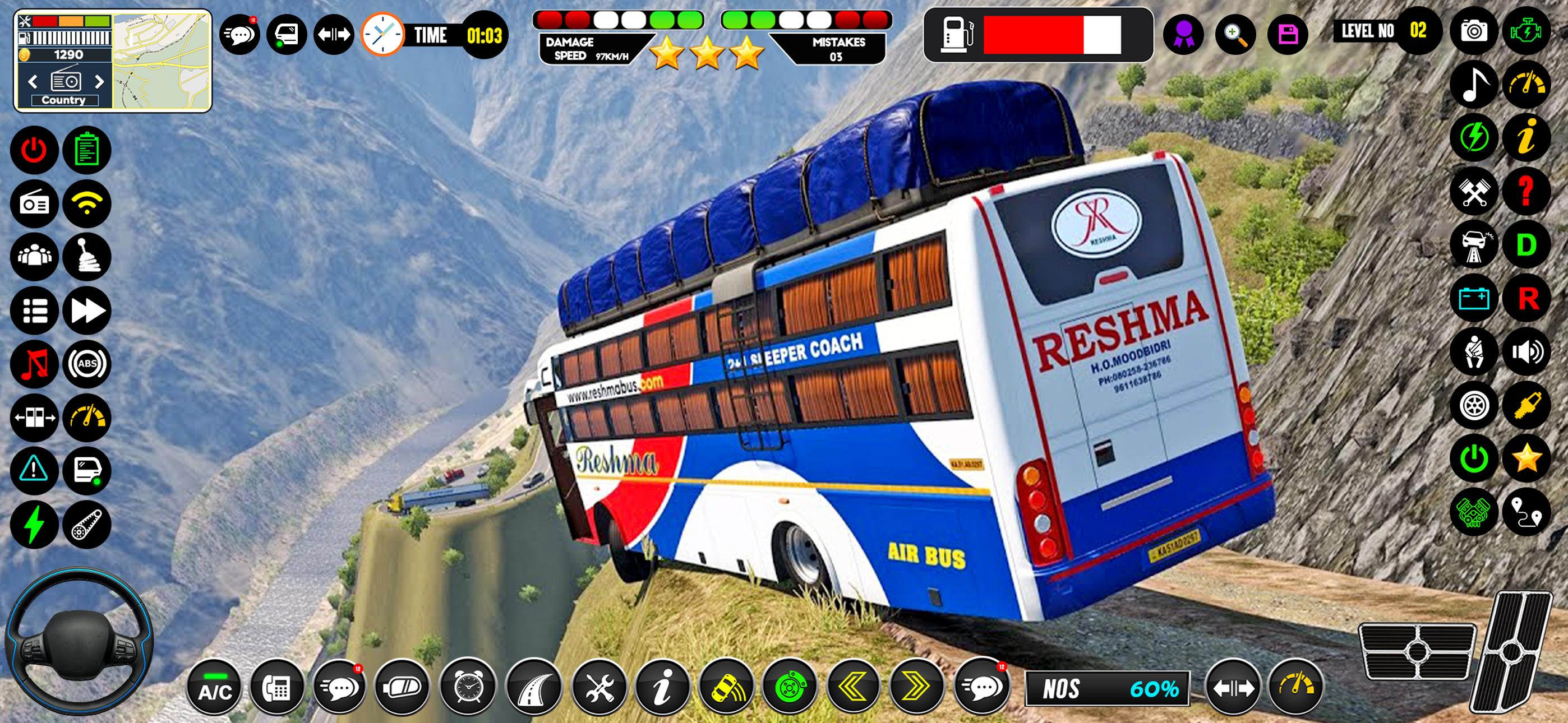This screenshot has width=1568, height=723.
Task: Shift into Reverse gear R
Action: pos(1527,298)
